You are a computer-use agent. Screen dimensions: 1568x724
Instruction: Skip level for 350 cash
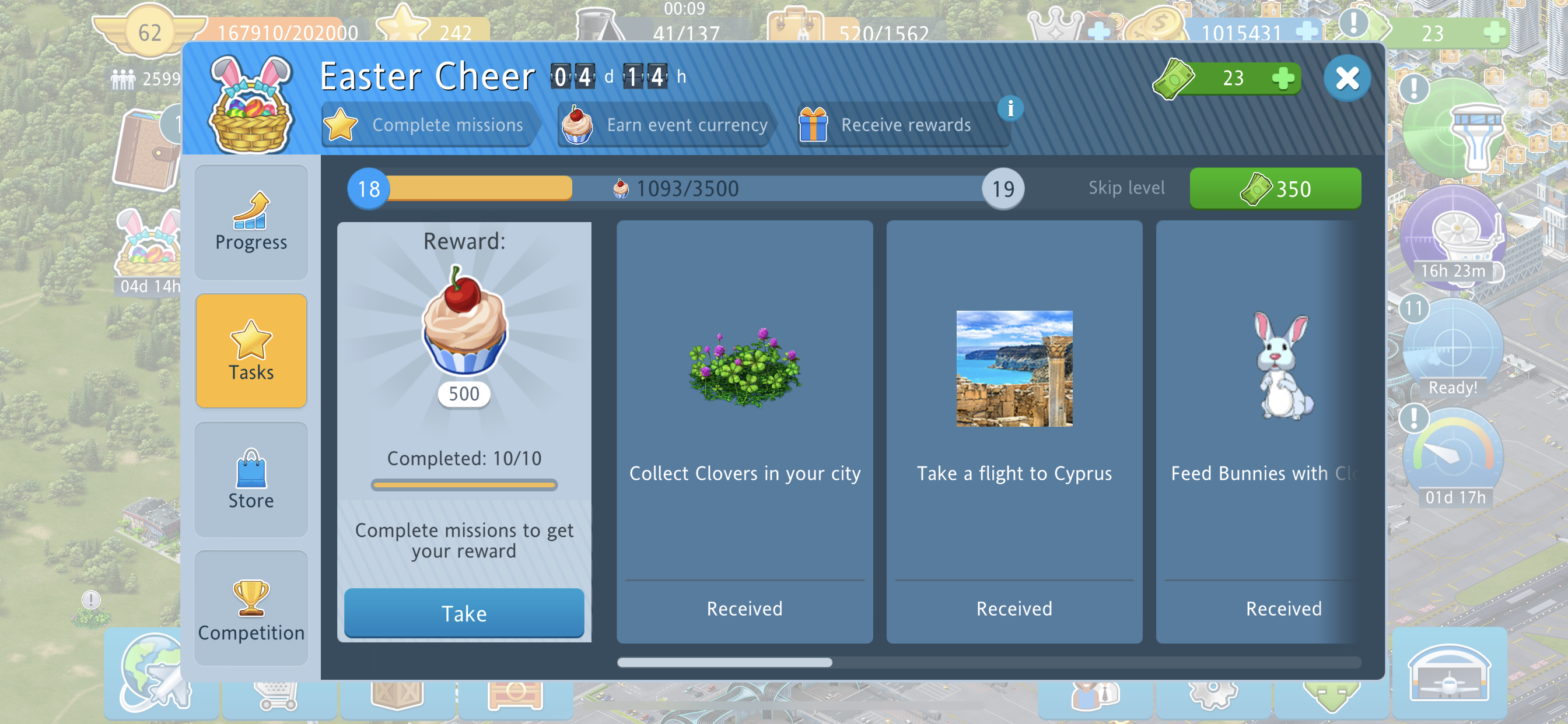[1275, 189]
